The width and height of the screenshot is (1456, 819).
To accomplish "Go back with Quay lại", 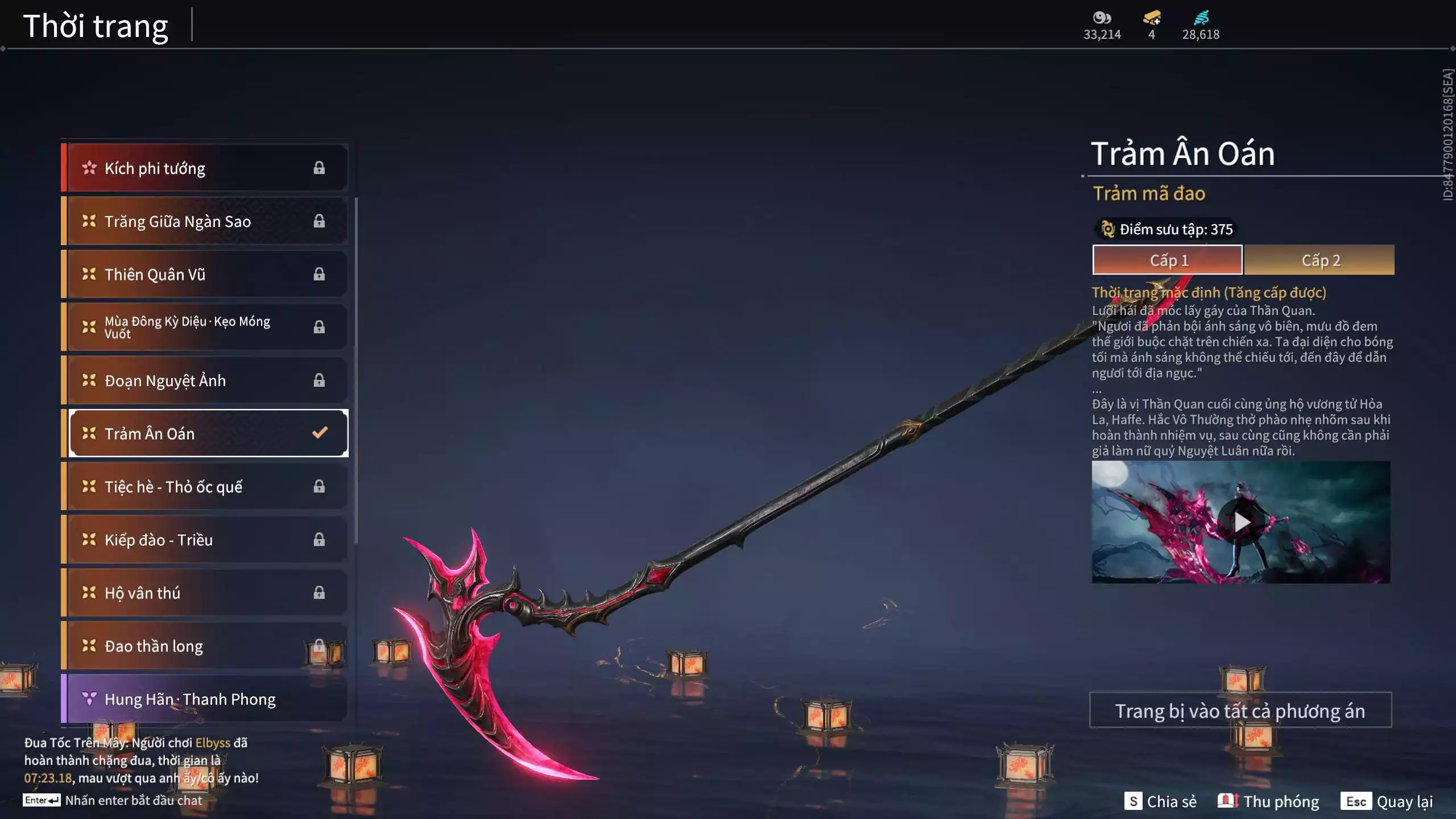I will (1387, 801).
